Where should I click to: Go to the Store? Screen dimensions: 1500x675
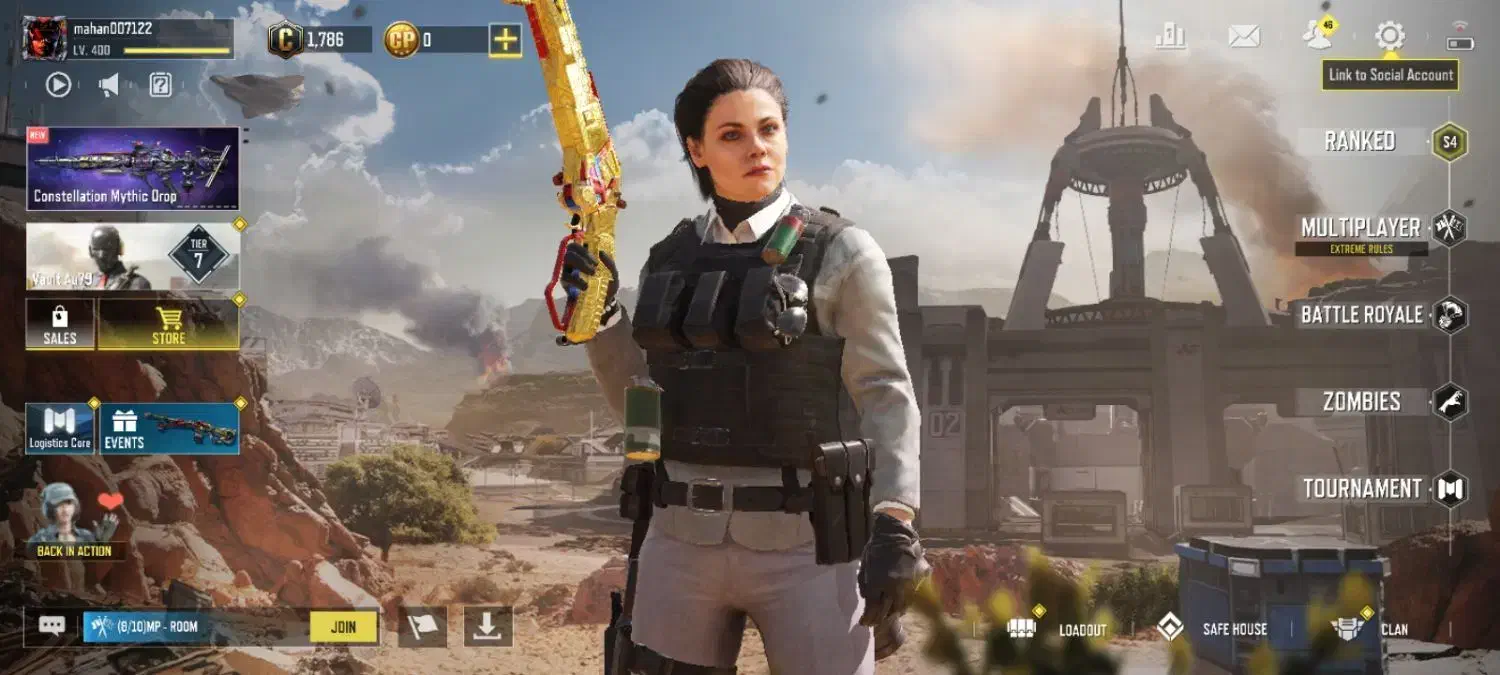point(168,324)
